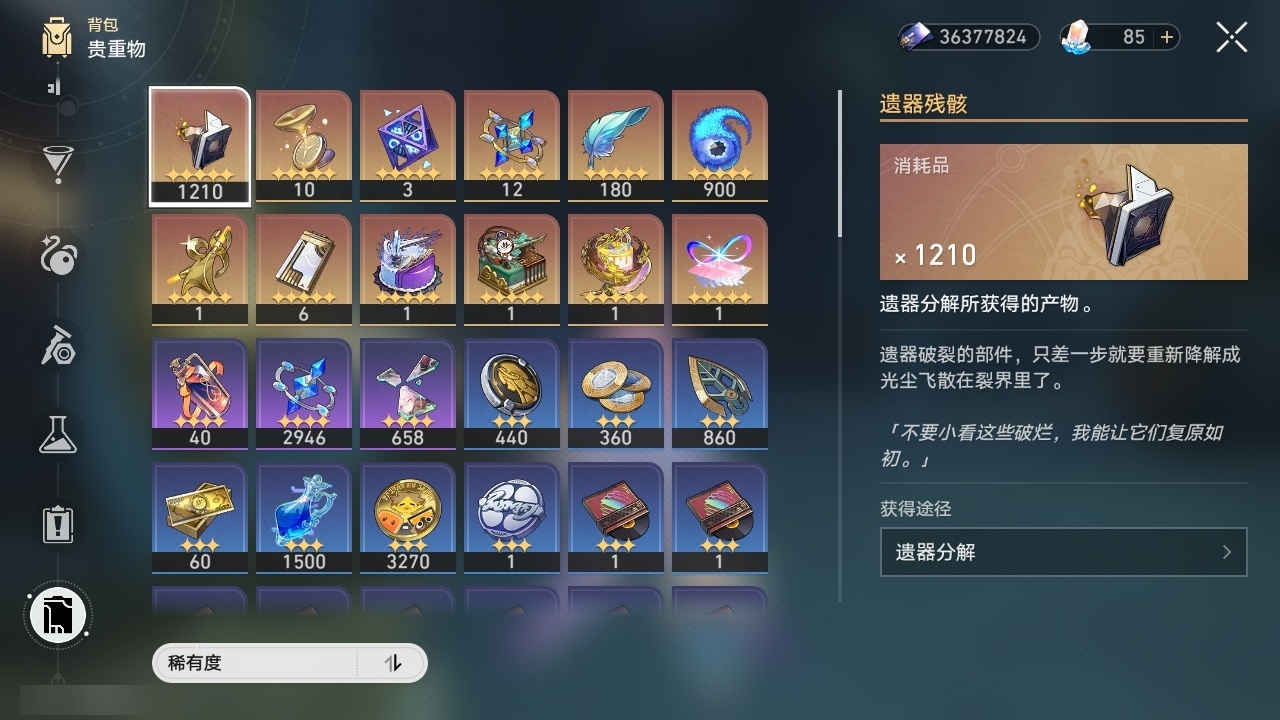The width and height of the screenshot is (1280, 720).
Task: Click the Stellar Jade crystal icon near 85
Action: 1075,37
